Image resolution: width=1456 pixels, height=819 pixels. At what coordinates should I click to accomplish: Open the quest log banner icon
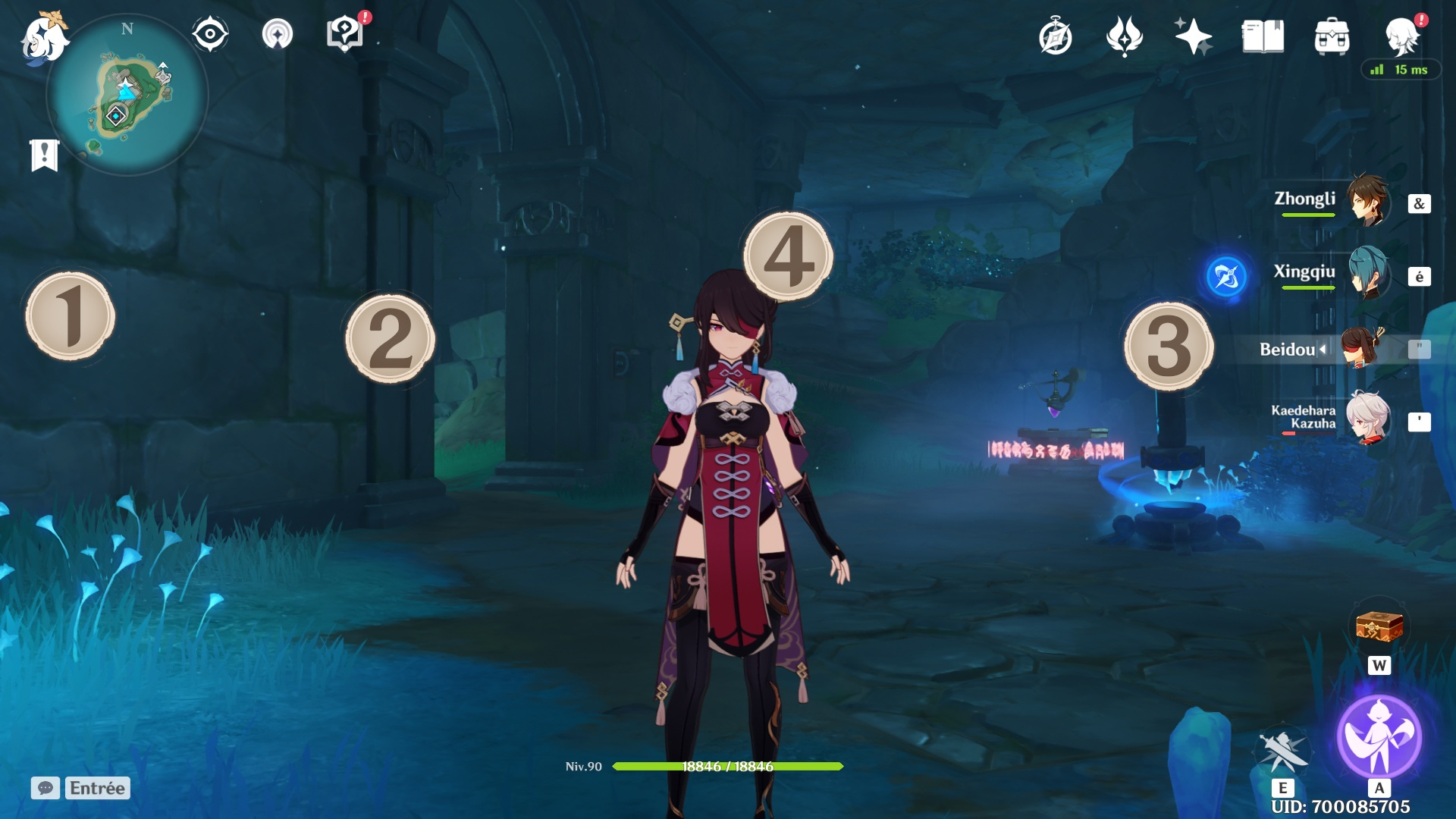(45, 155)
